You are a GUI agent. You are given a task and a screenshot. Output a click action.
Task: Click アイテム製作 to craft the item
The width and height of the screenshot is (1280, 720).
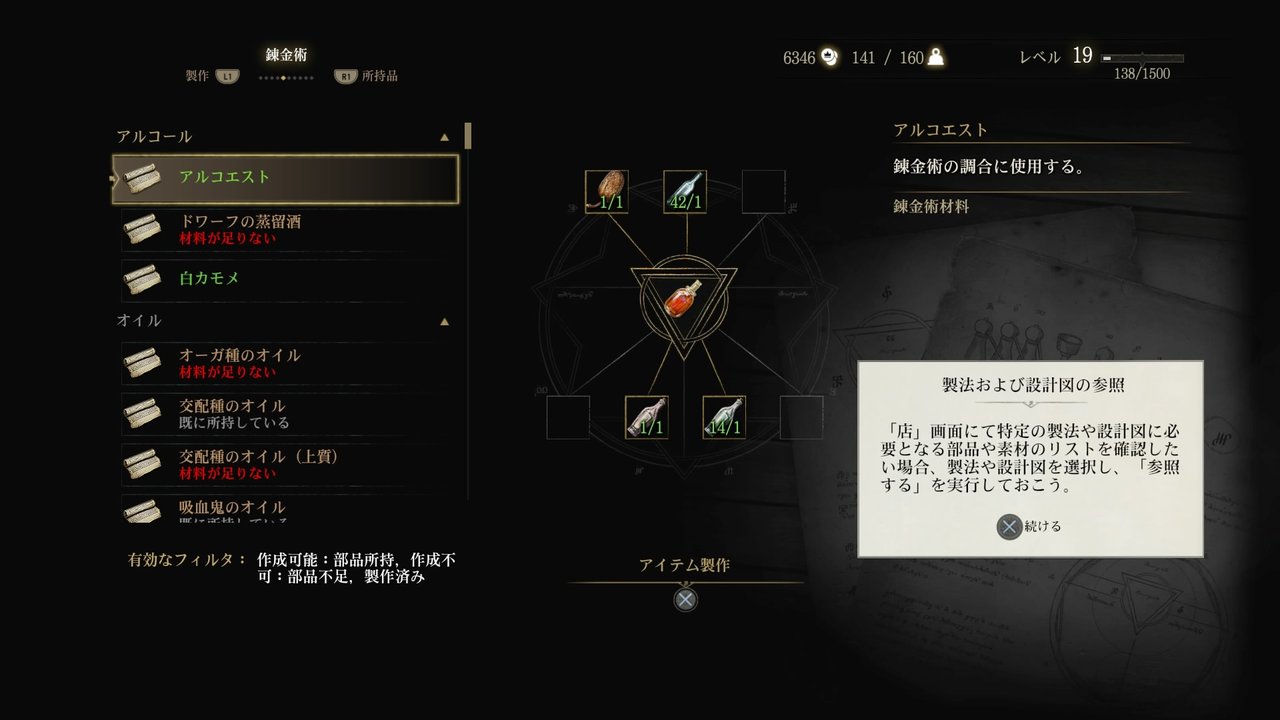tap(684, 562)
